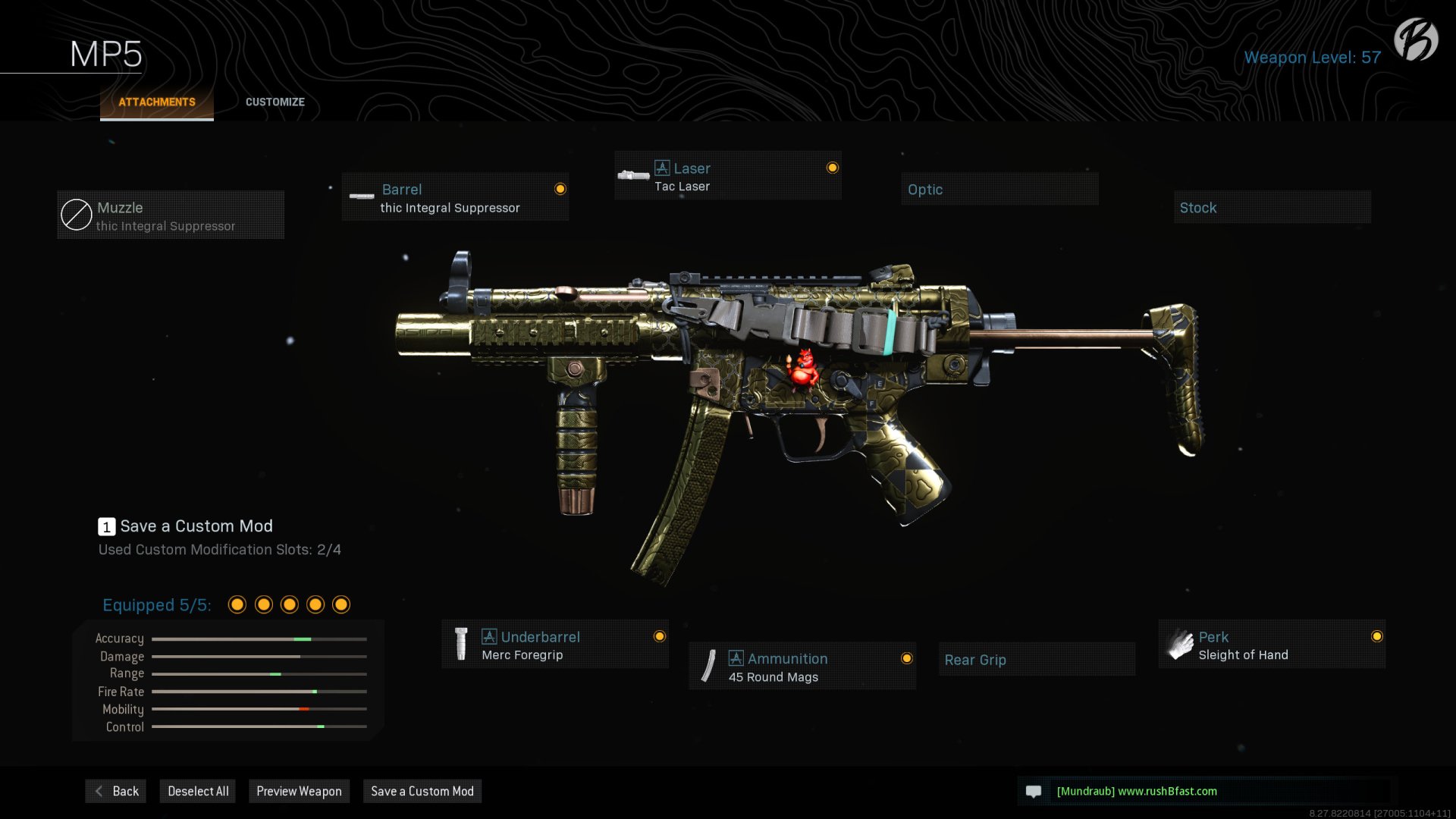The width and height of the screenshot is (1456, 819).
Task: Open Preview Weapon view
Action: [x=299, y=792]
